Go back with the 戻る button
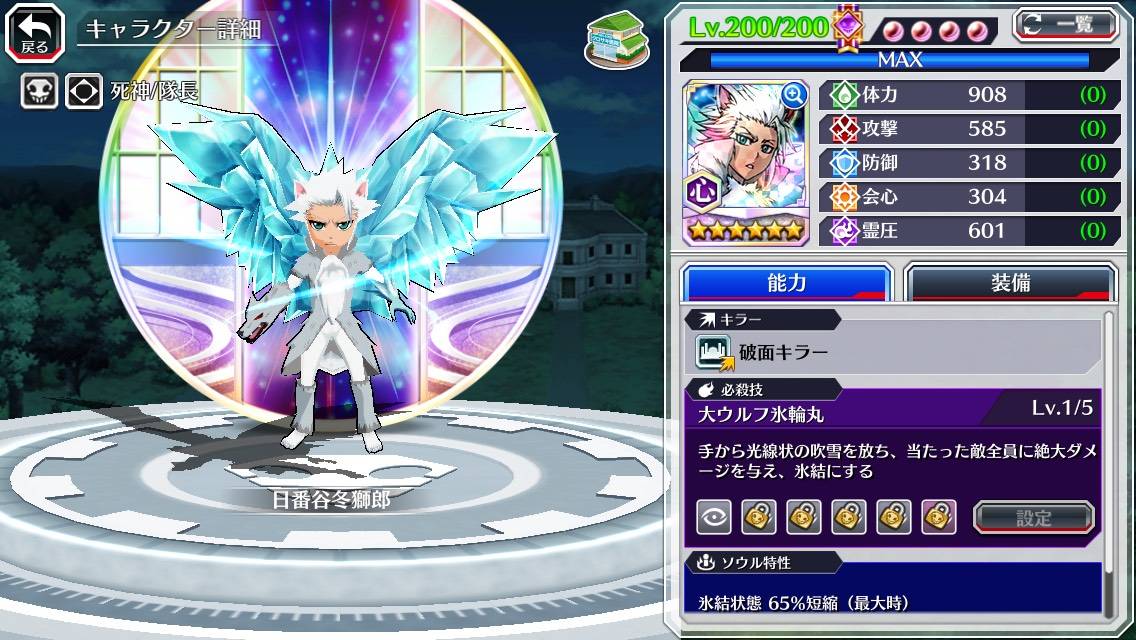This screenshot has height=640, width=1136. tap(35, 30)
